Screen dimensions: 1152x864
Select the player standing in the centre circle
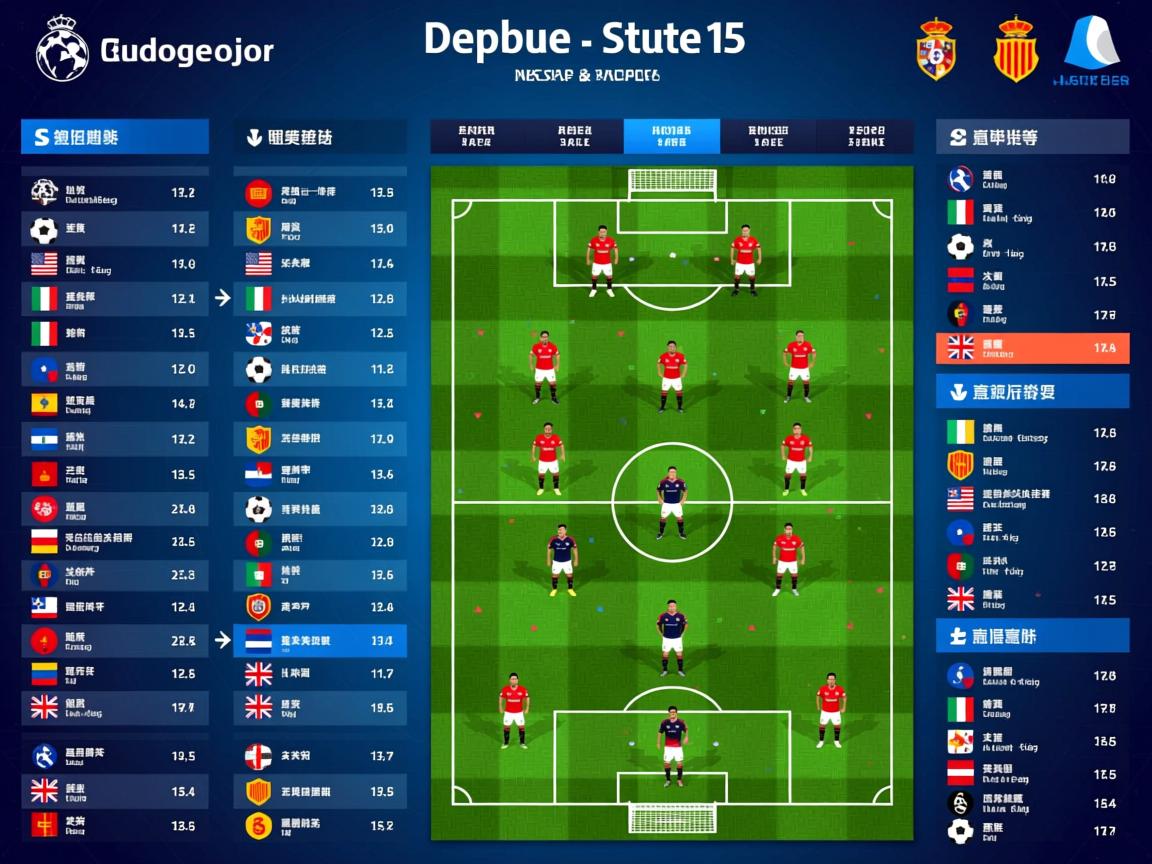(x=672, y=502)
